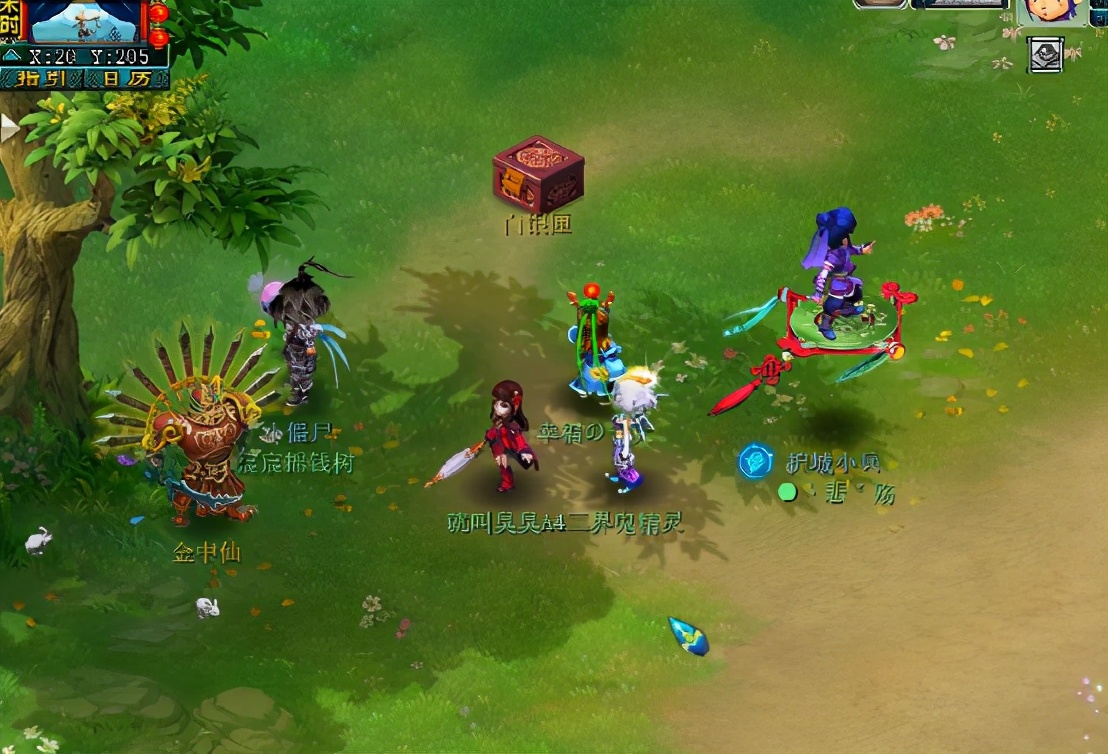
Task: Open the 指引 guide button
Action: pos(43,78)
